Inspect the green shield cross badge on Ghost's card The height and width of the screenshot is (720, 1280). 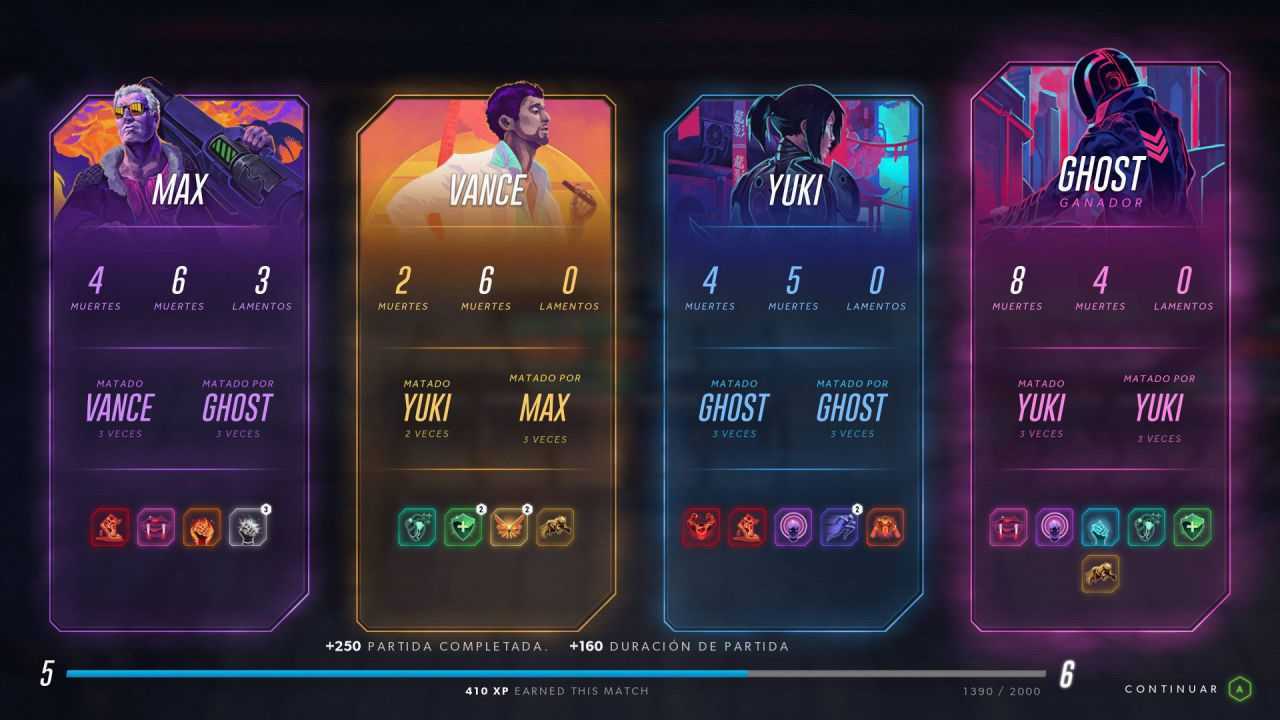click(1192, 527)
